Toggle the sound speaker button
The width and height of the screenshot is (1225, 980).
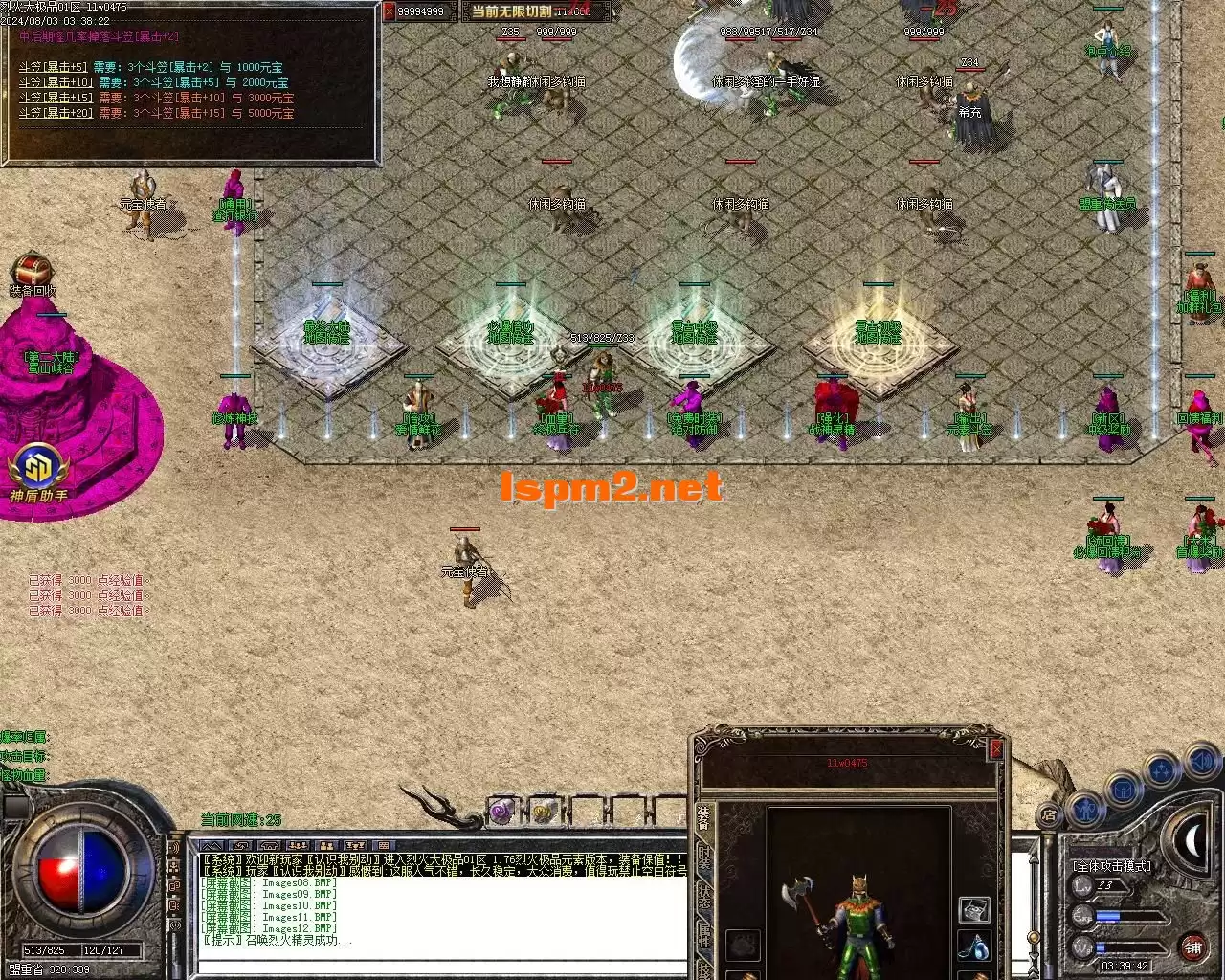click(x=1200, y=762)
